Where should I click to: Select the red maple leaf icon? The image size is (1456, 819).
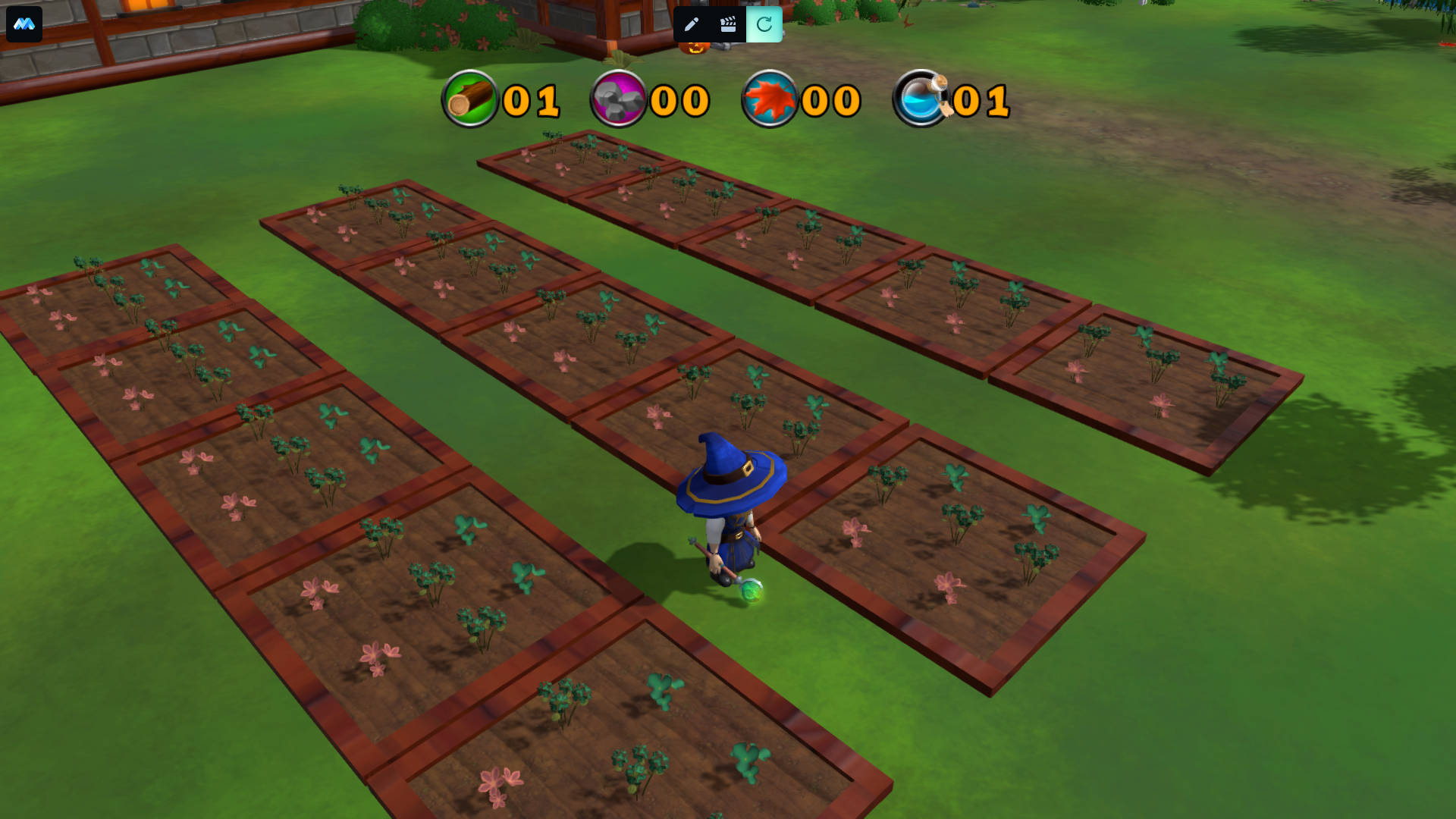[770, 99]
